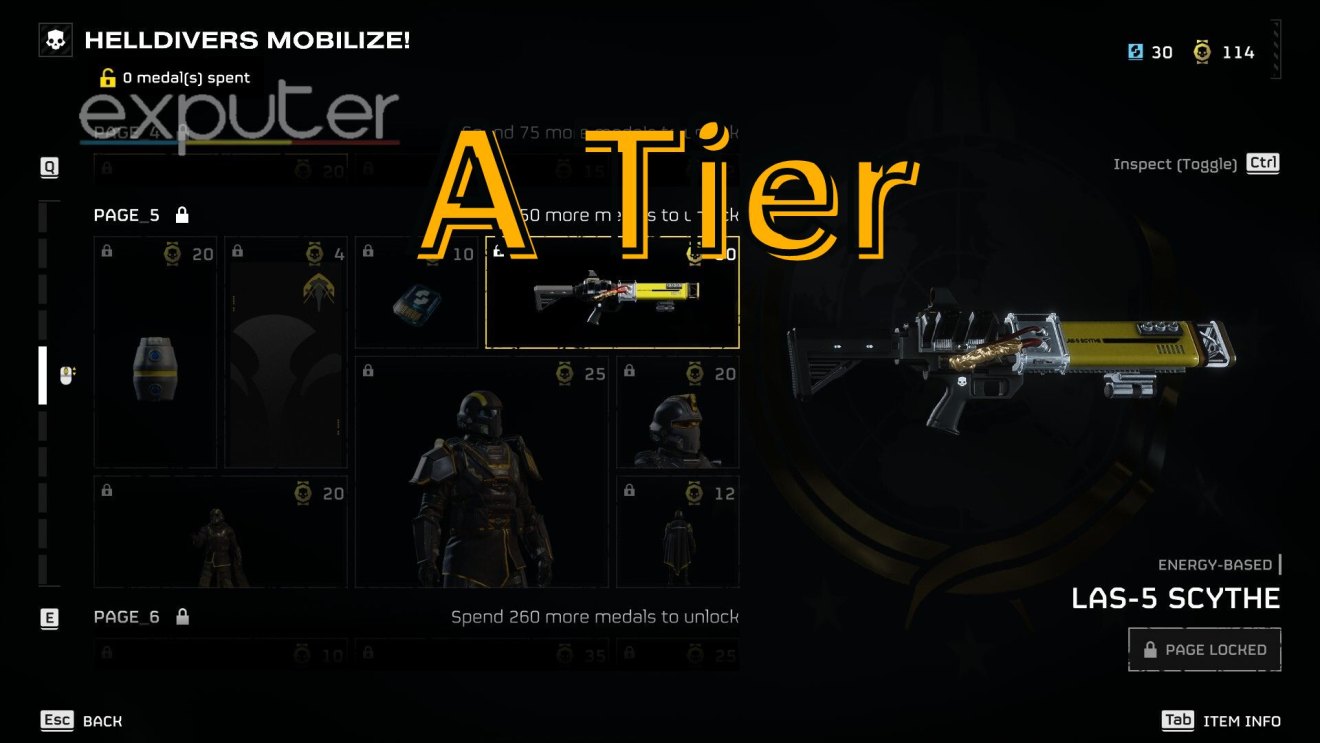Toggle Inspect view for the LAS-5 Scythe
The width and height of the screenshot is (1320, 743).
[1262, 163]
